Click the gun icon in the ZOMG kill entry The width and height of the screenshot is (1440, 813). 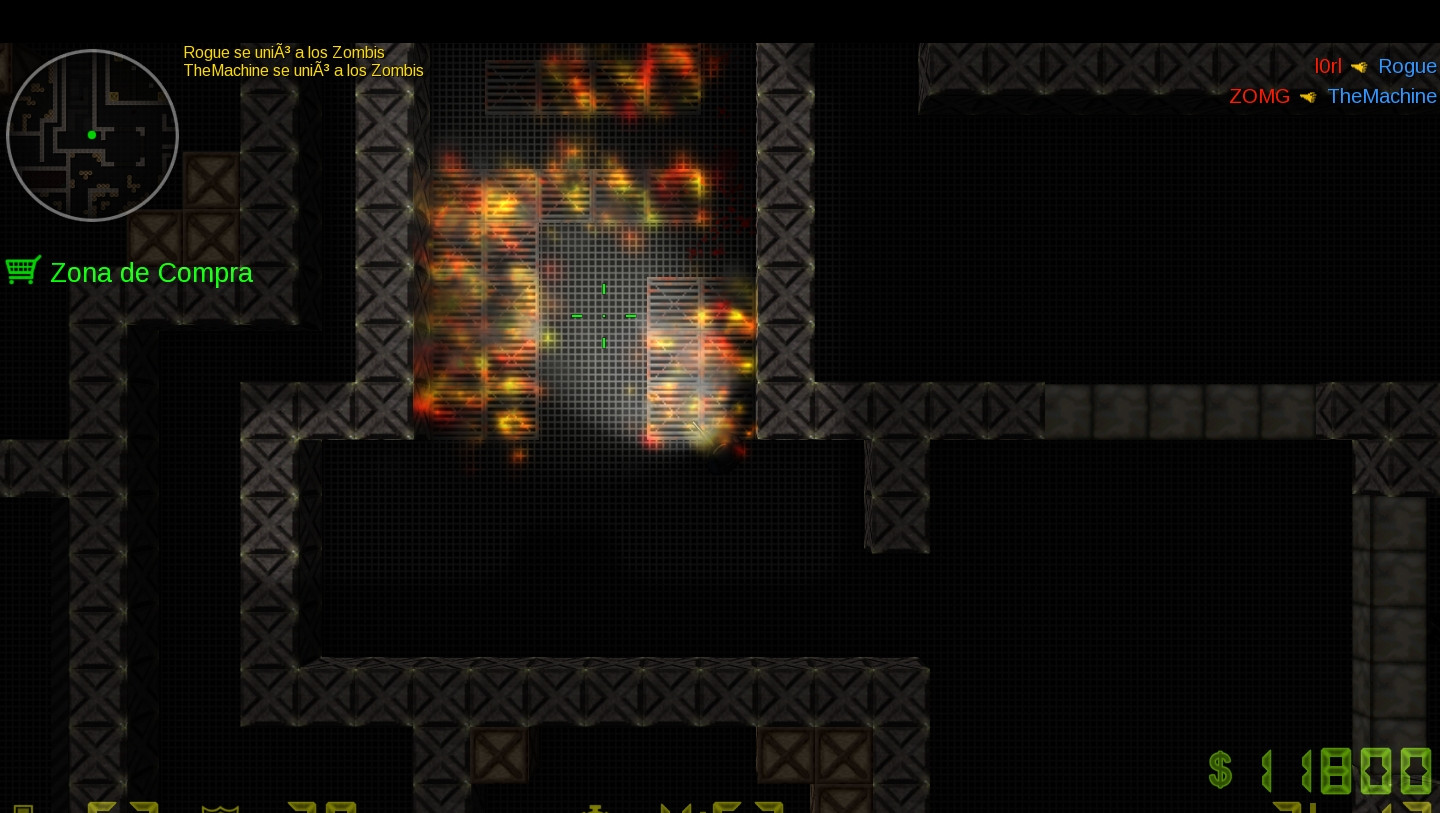click(1310, 97)
